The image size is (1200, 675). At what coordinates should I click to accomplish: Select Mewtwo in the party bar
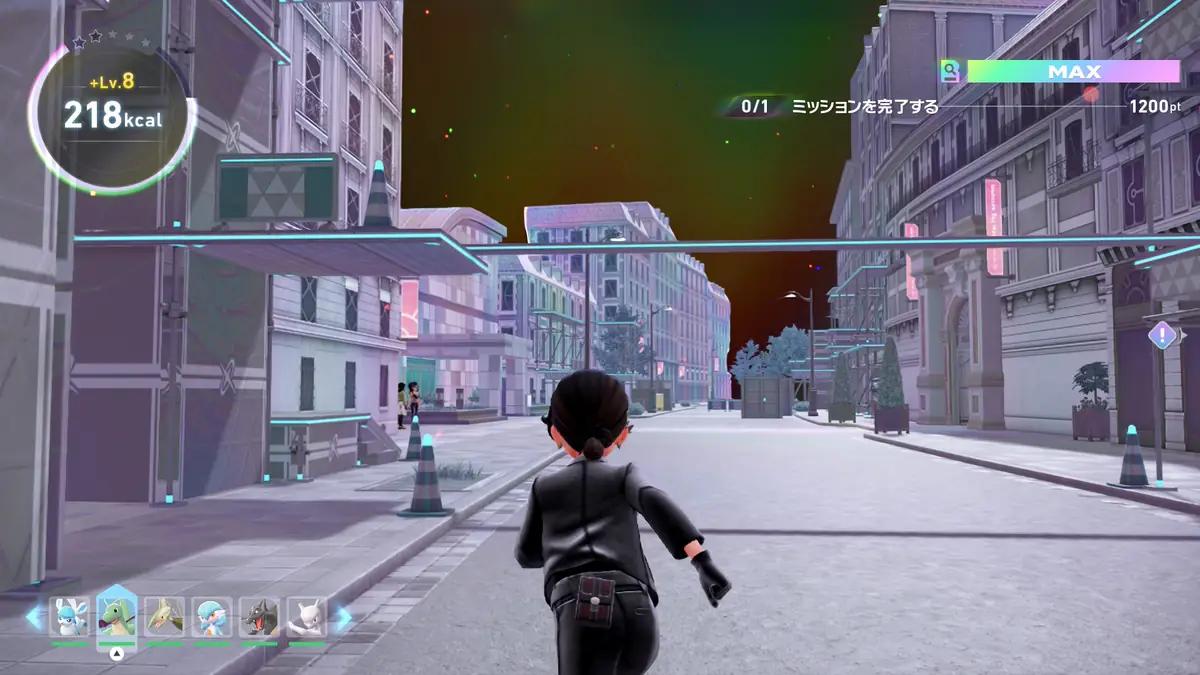(307, 617)
